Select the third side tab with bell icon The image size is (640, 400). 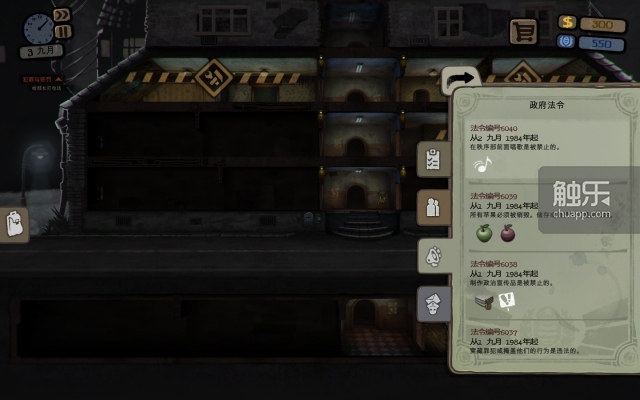[434, 256]
